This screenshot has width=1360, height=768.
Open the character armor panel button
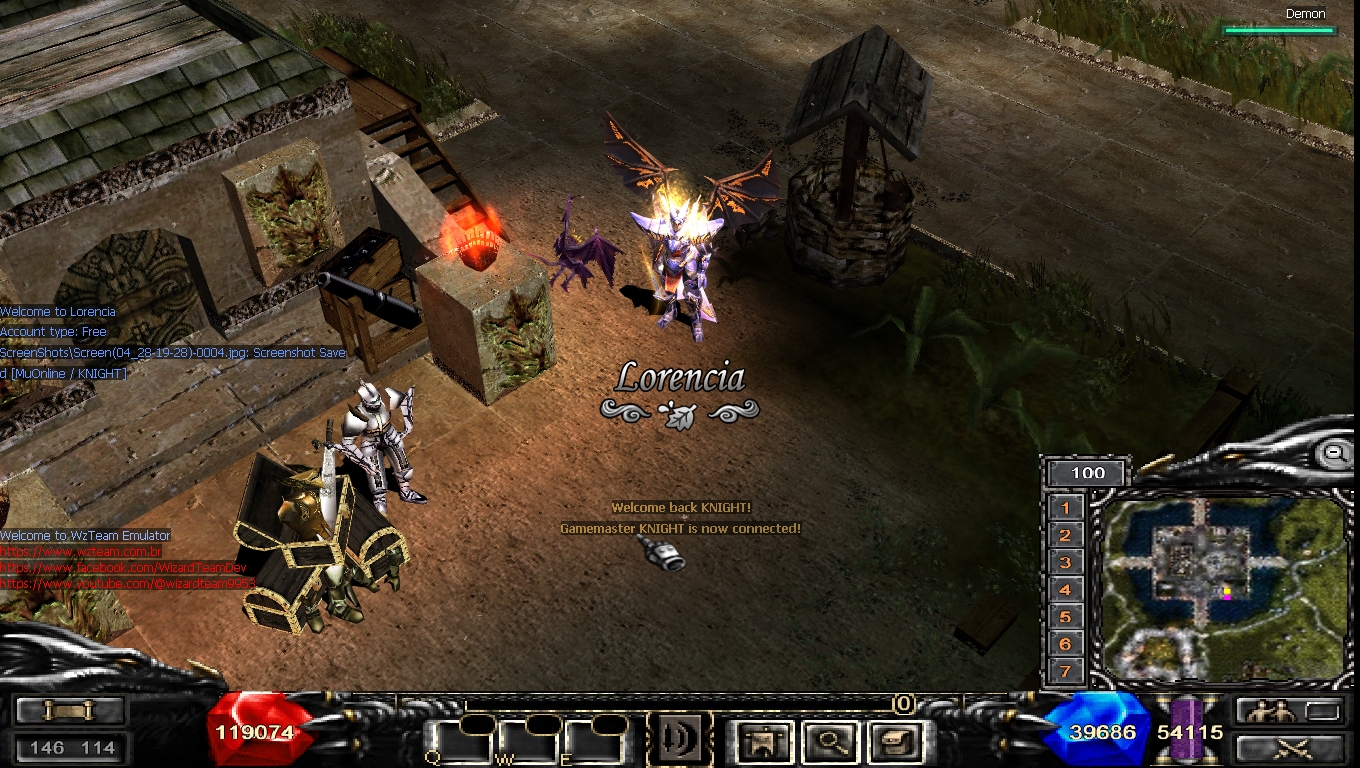tap(765, 742)
